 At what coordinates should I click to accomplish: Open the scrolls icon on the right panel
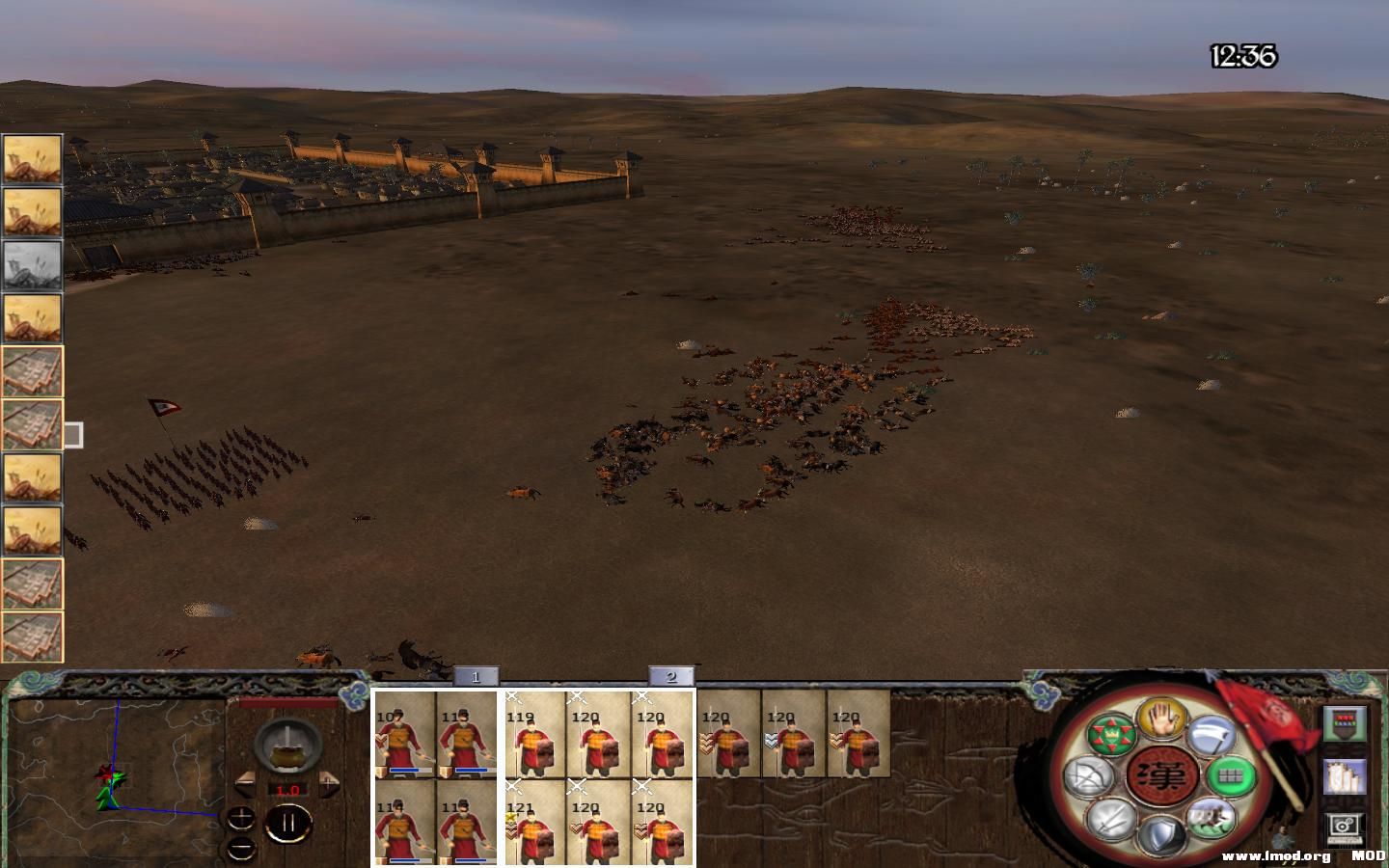click(1343, 775)
